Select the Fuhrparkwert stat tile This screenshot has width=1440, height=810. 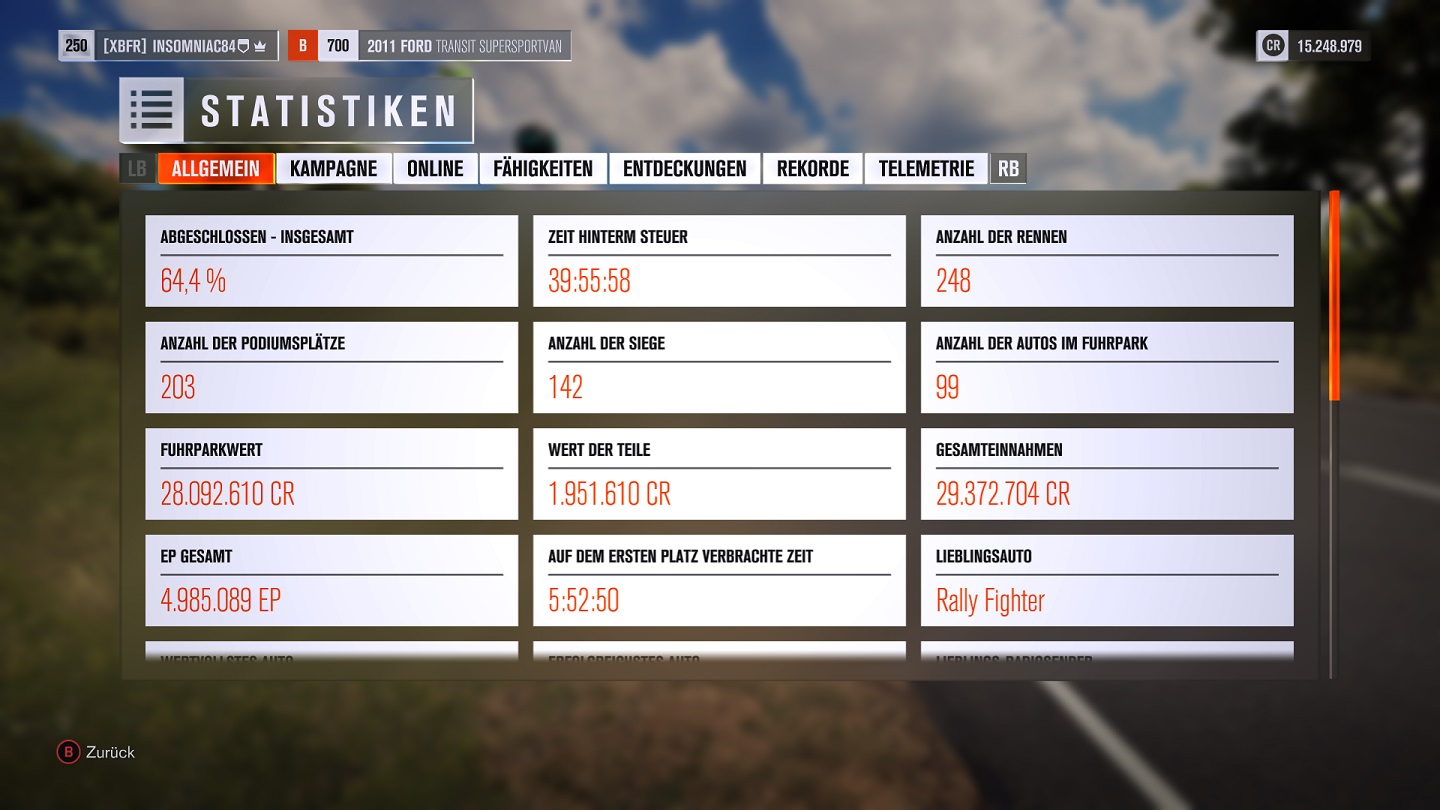(x=331, y=474)
